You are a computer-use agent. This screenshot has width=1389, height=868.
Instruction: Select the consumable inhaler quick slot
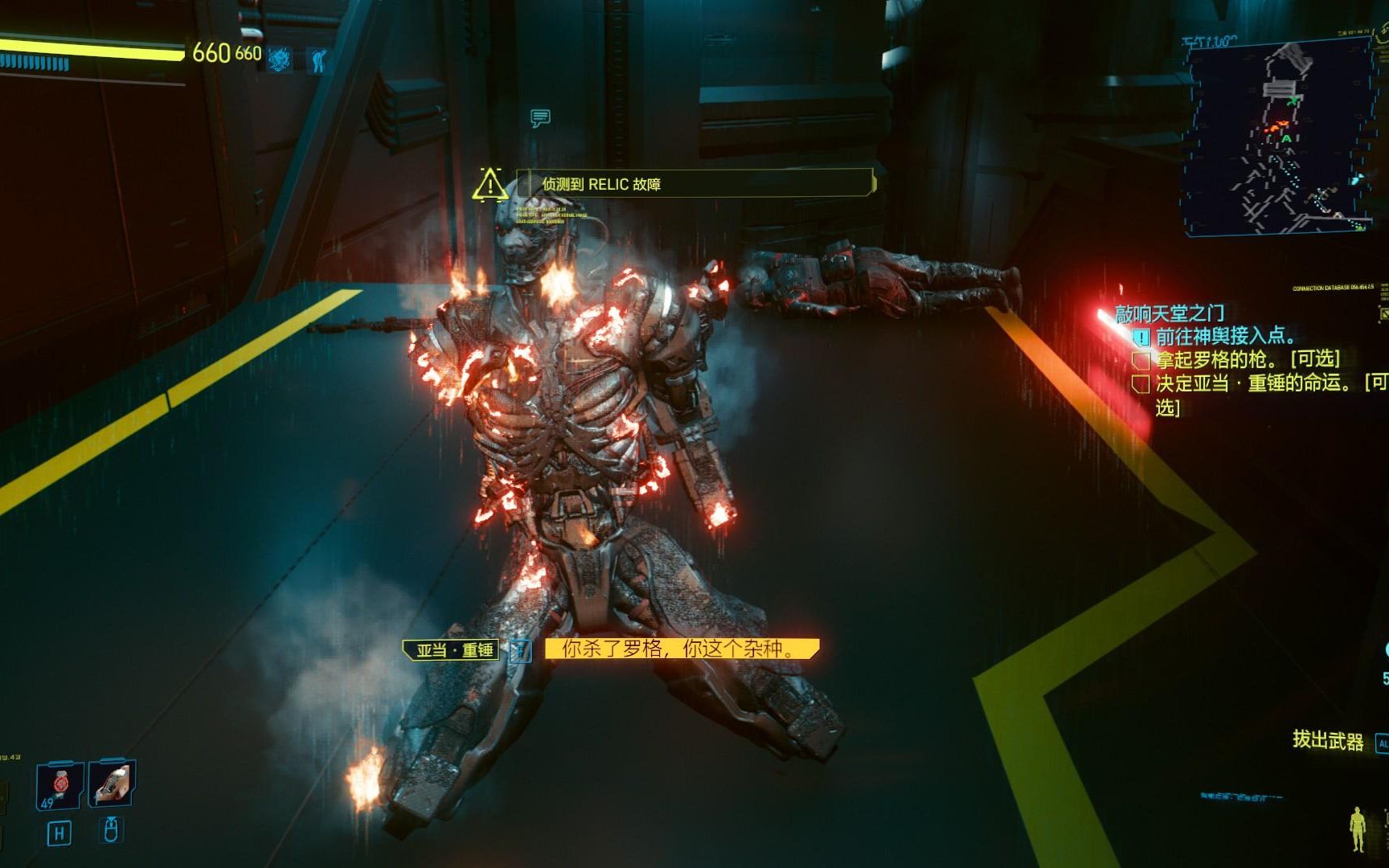[111, 782]
